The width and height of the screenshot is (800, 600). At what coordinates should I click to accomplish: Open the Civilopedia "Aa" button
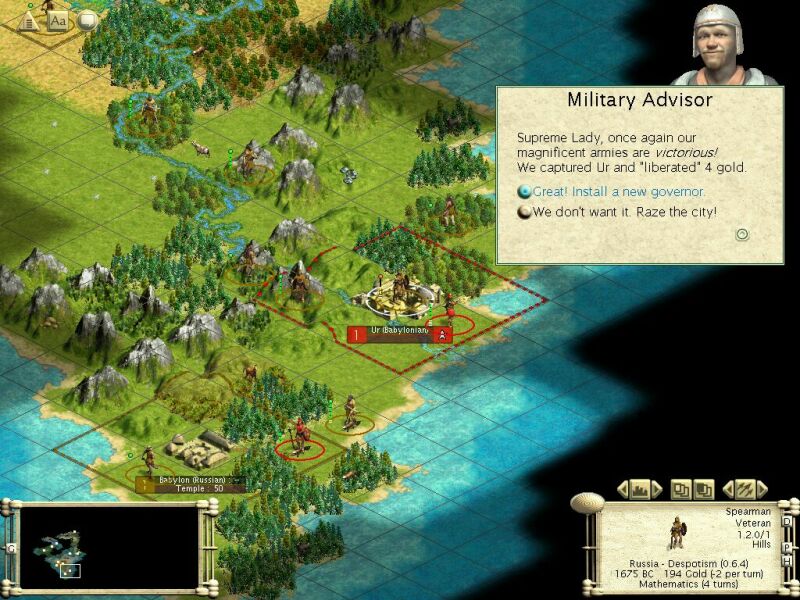pos(57,20)
